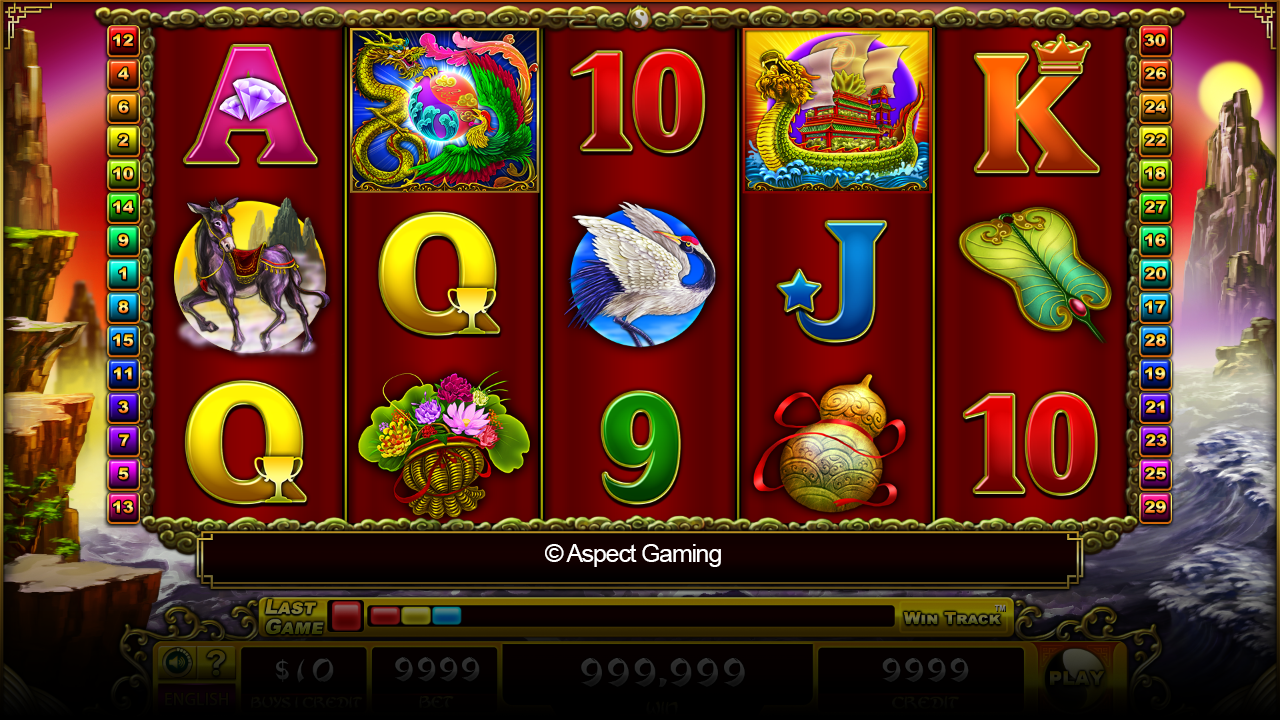Open the Win Track panel

tap(953, 618)
